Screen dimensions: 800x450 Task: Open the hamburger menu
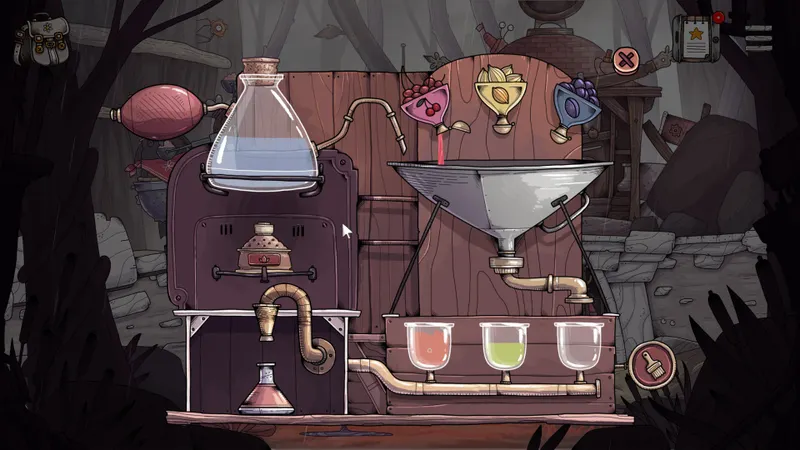[x=760, y=35]
